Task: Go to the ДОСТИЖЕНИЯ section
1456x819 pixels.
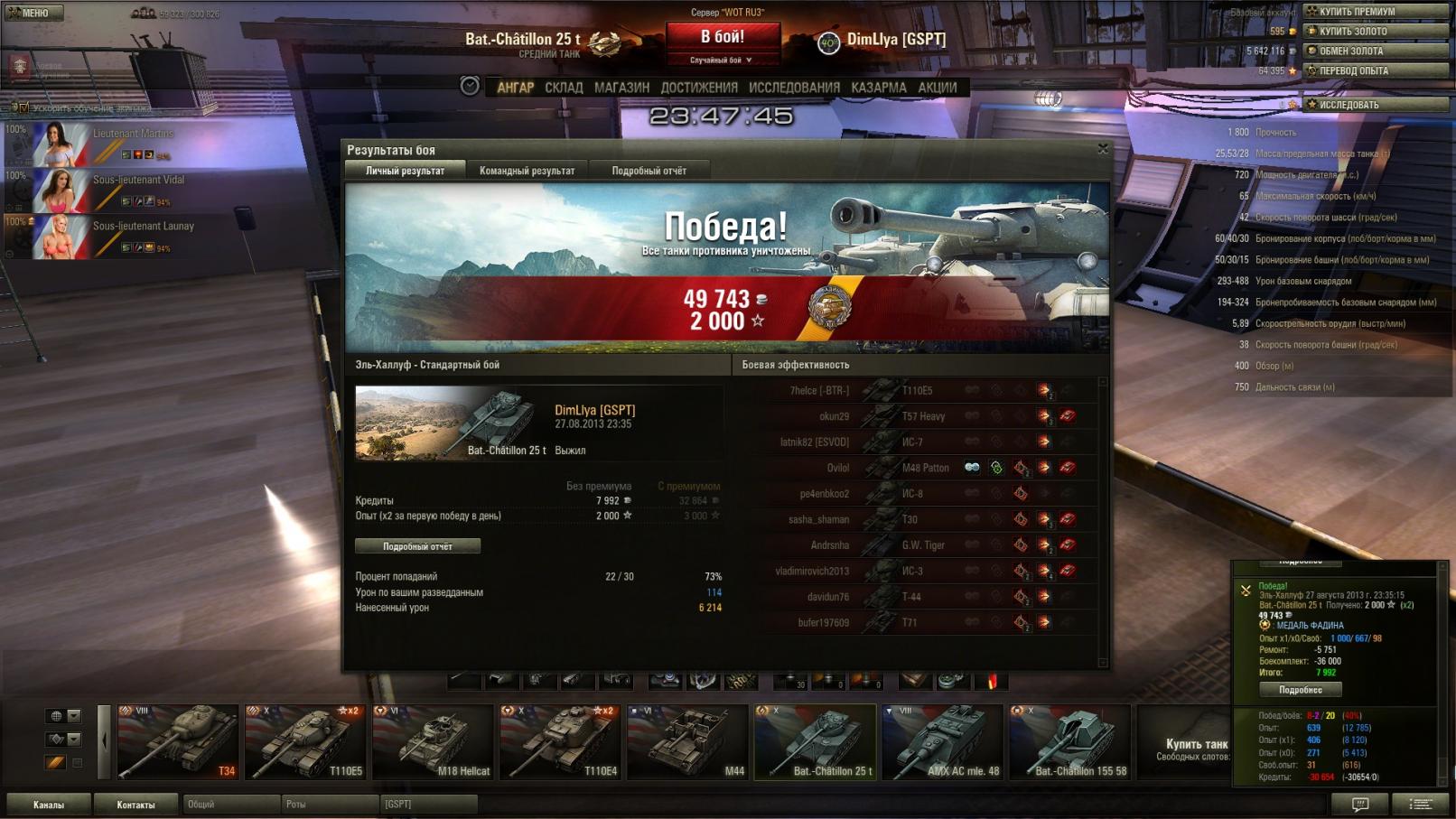Action: coord(699,88)
